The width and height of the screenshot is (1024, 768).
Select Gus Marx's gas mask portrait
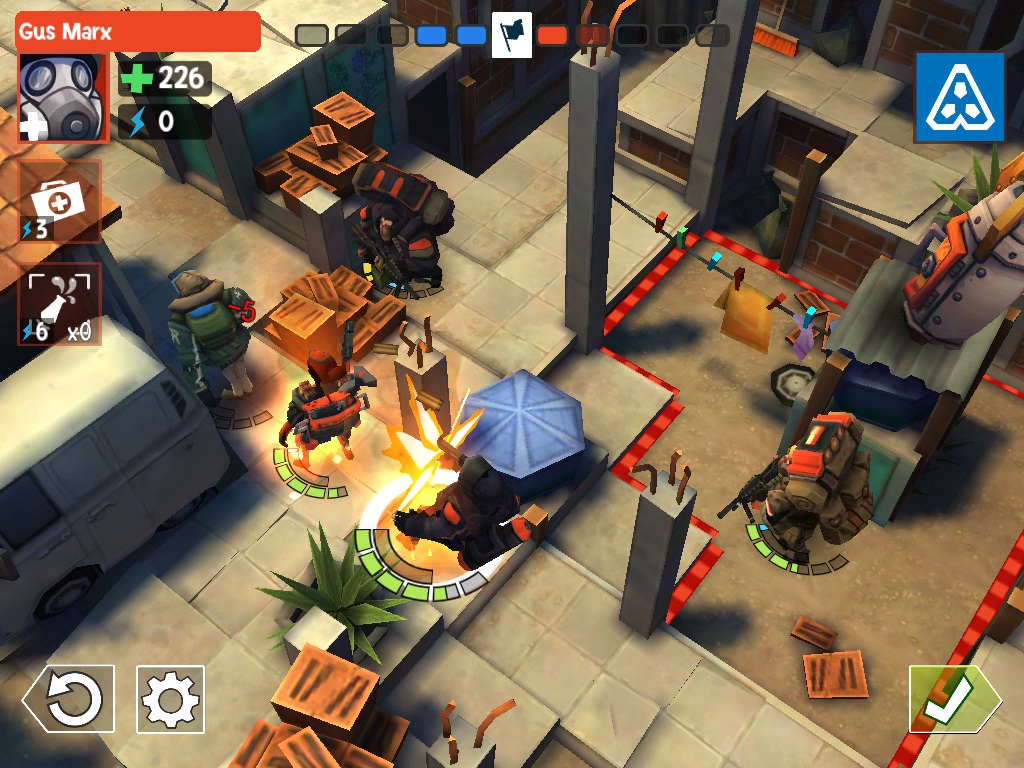tap(60, 97)
